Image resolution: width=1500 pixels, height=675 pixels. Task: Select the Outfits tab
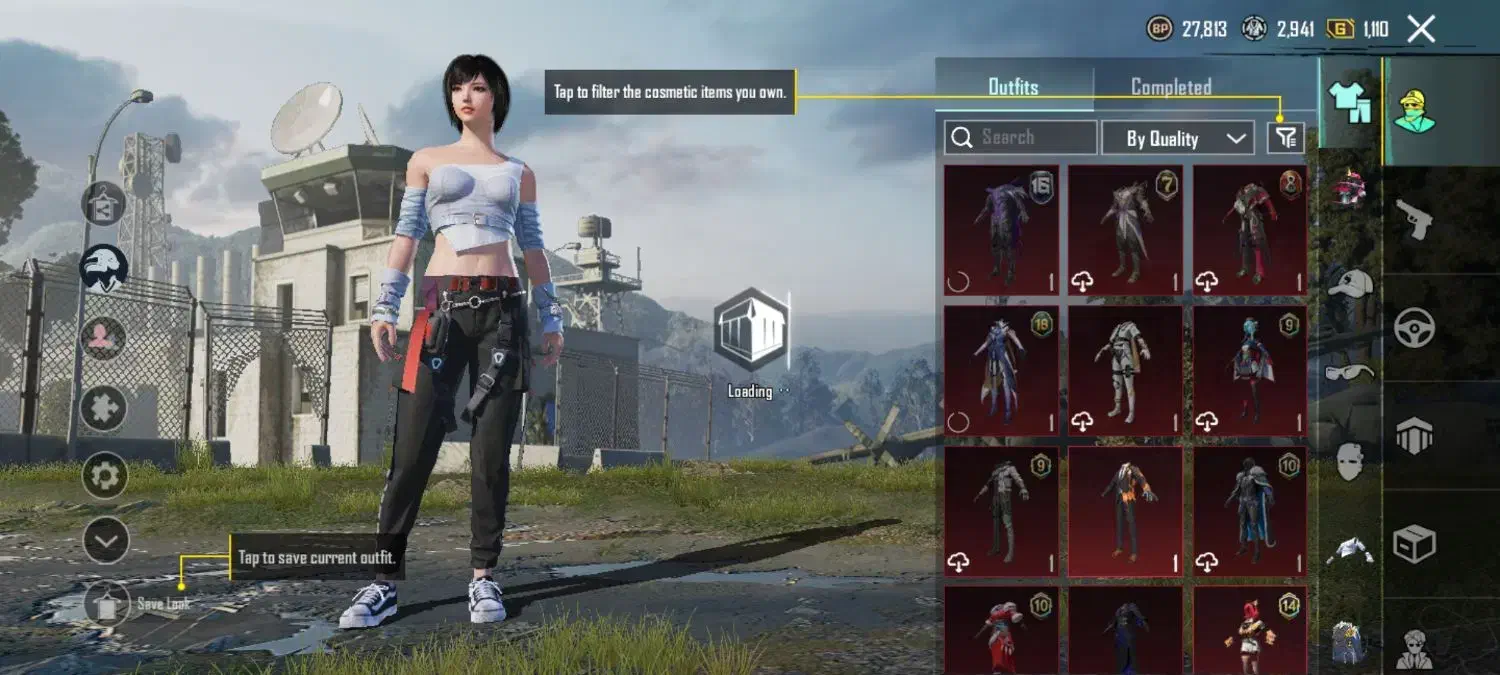point(1013,87)
